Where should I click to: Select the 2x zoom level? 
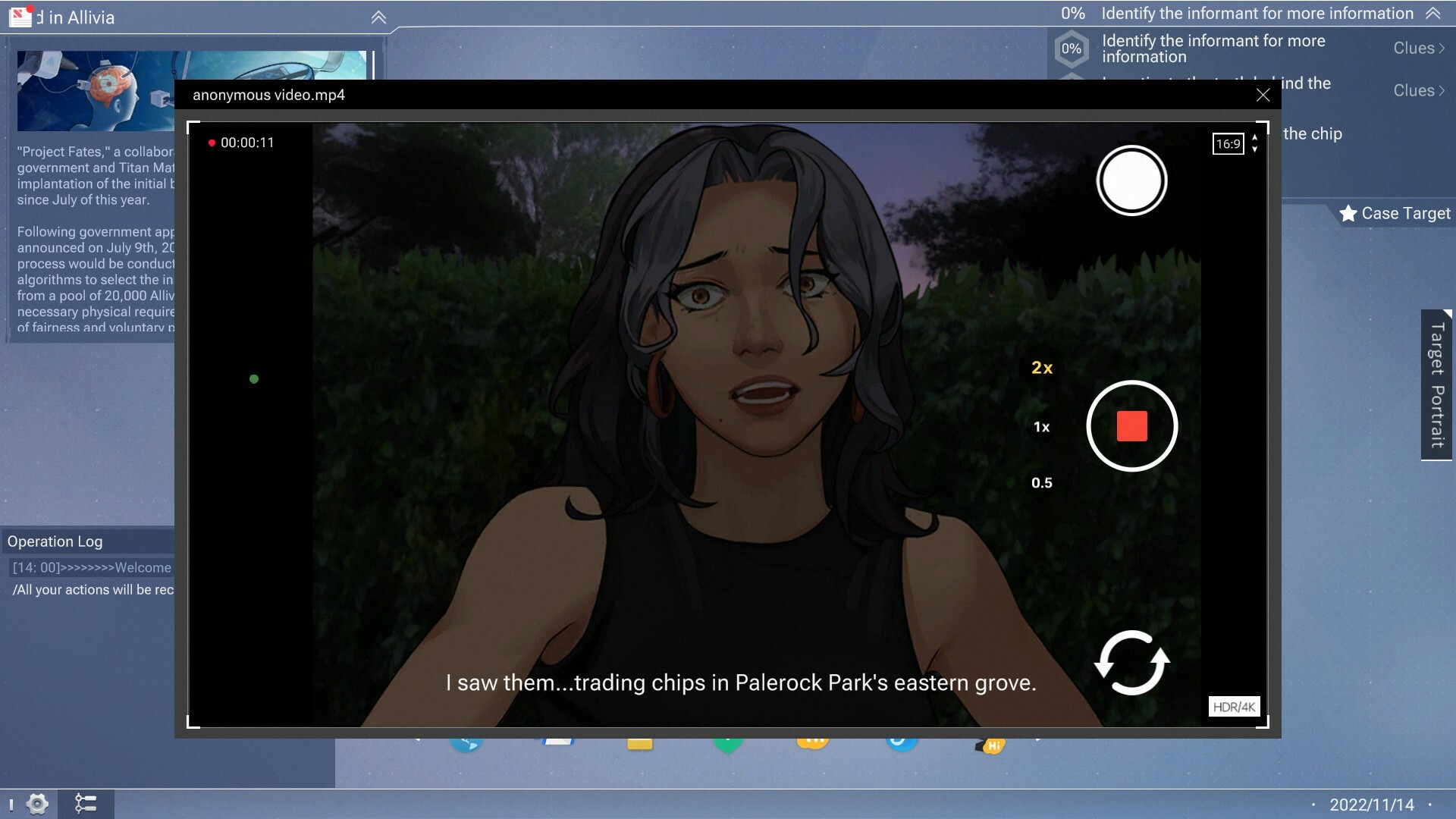(1042, 368)
